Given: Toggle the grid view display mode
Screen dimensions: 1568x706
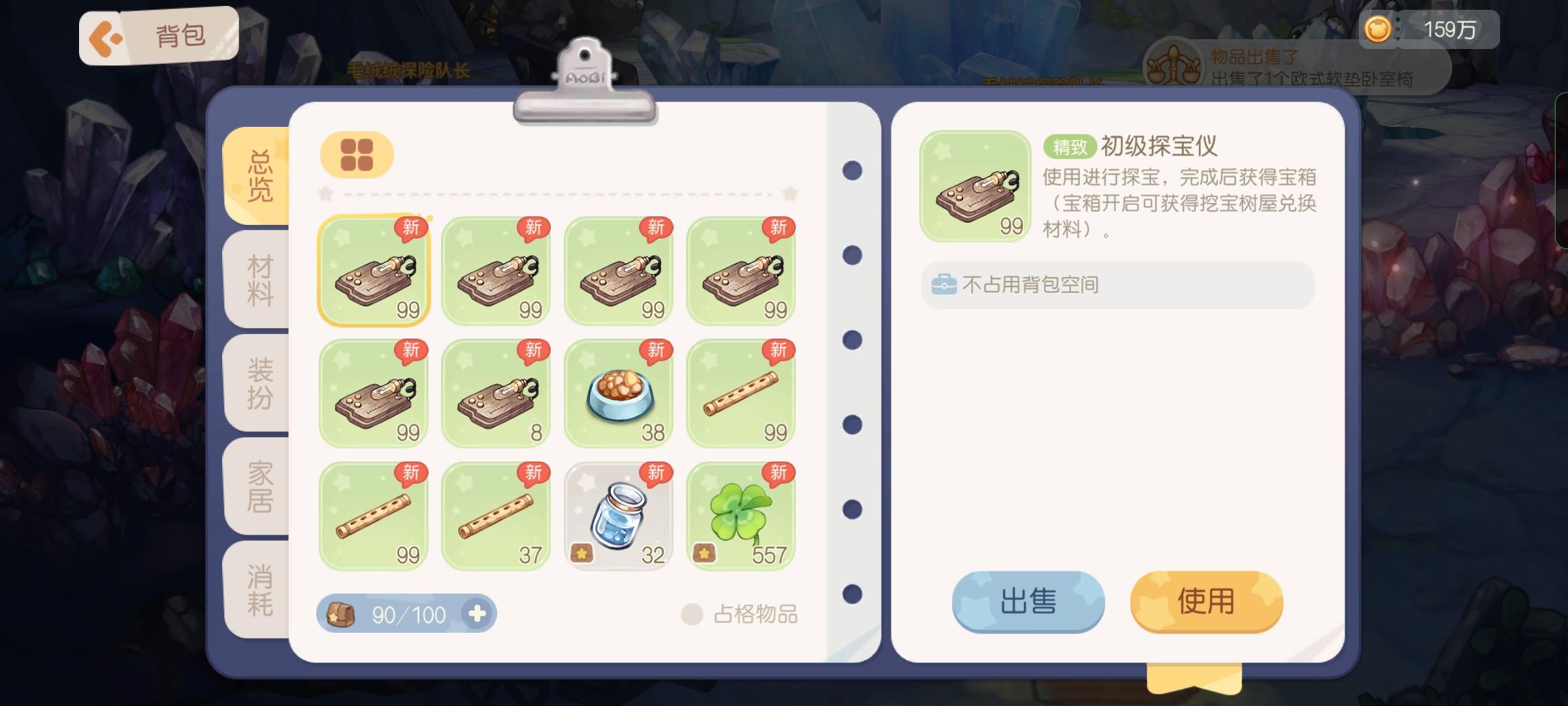Looking at the screenshot, I should click(x=356, y=154).
